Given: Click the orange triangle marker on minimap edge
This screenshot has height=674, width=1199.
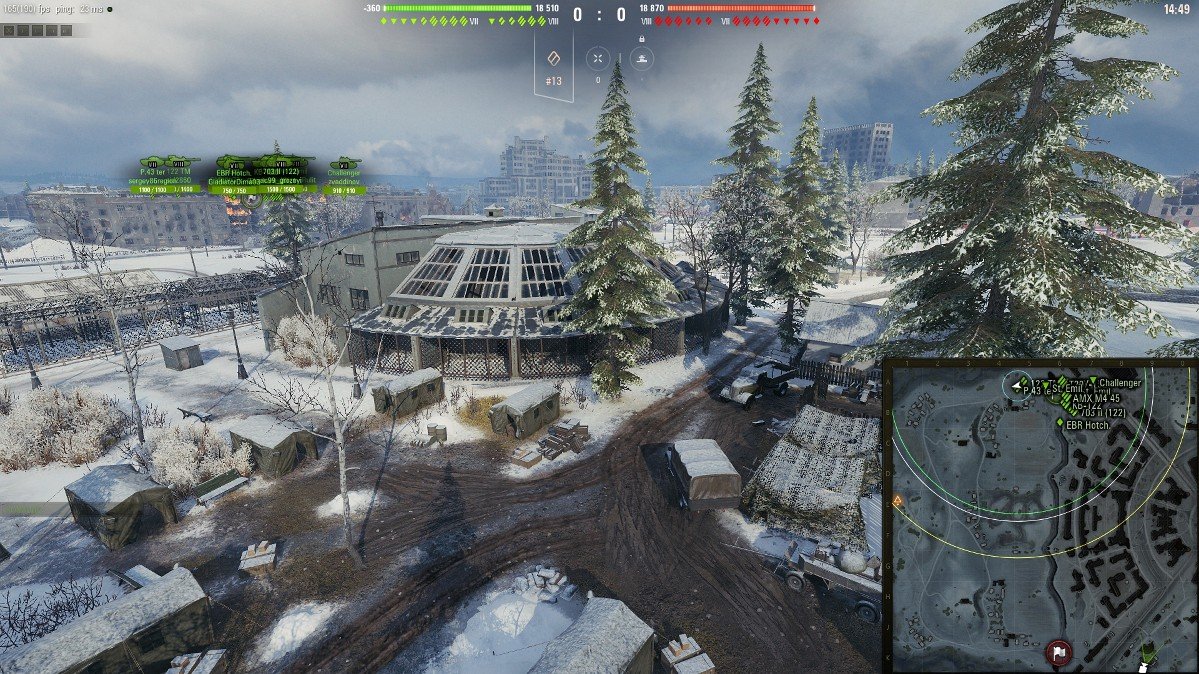Looking at the screenshot, I should click(x=897, y=500).
